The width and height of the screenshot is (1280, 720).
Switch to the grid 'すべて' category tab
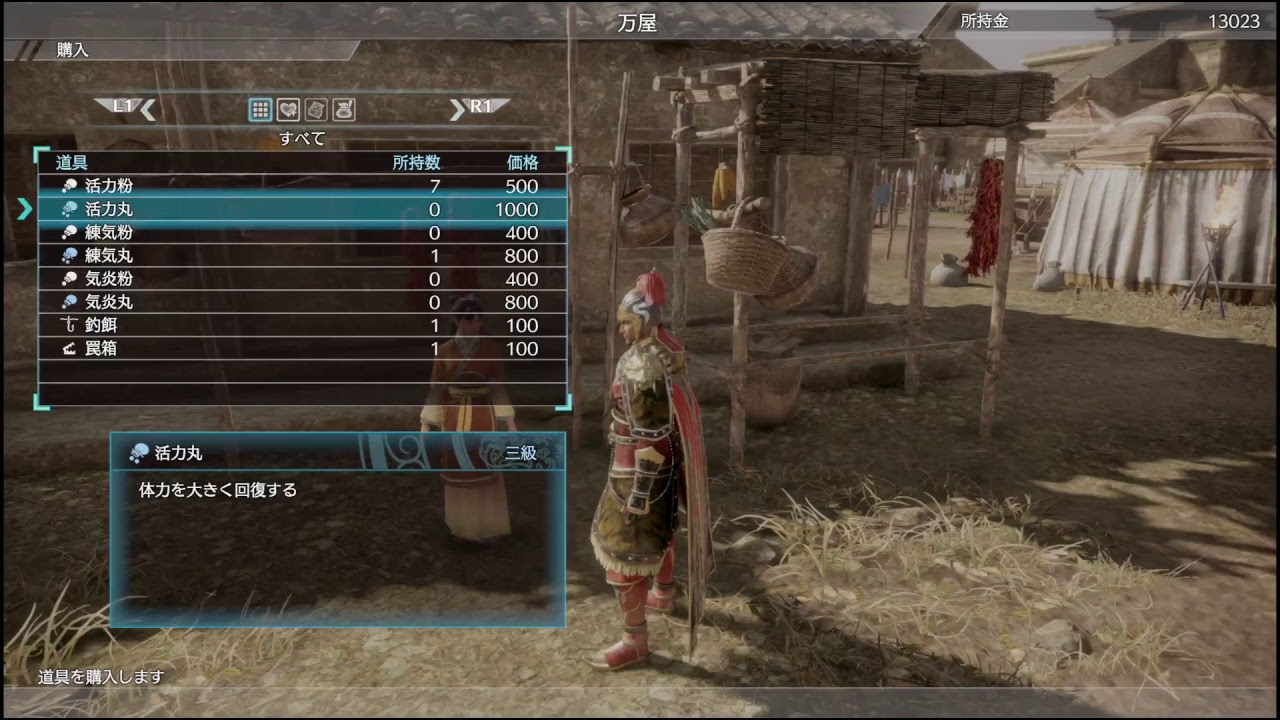[260, 110]
